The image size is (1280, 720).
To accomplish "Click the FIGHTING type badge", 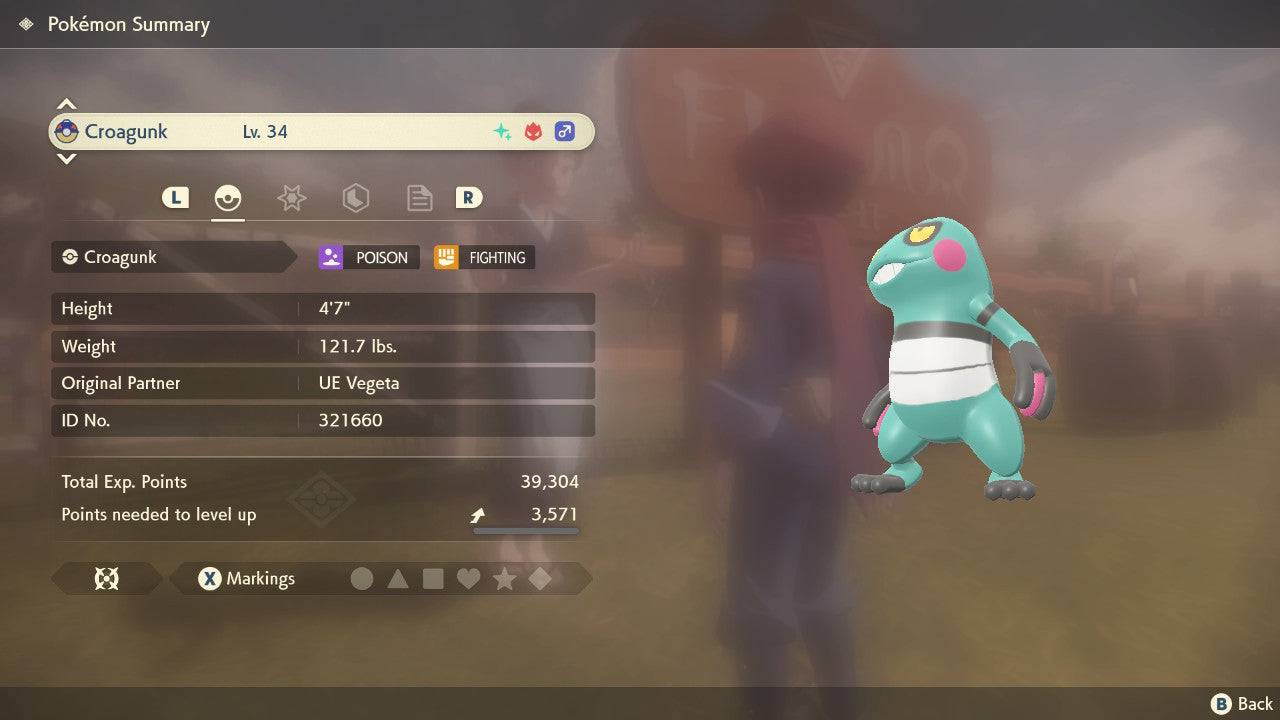I will coord(484,257).
